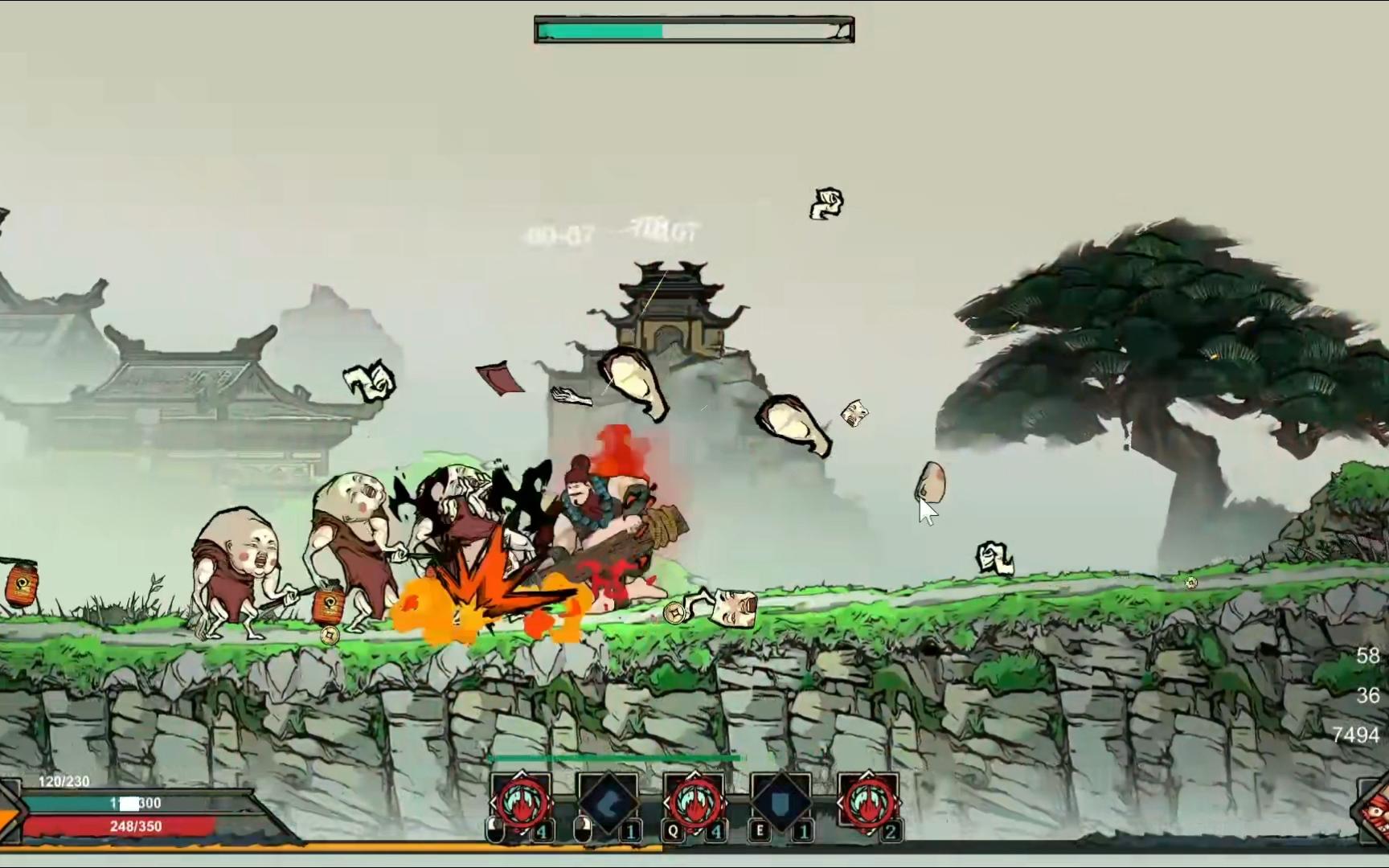Image resolution: width=1389 pixels, height=868 pixels.
Task: Click the counter showing 58 on the right edge
Action: [x=1368, y=656]
